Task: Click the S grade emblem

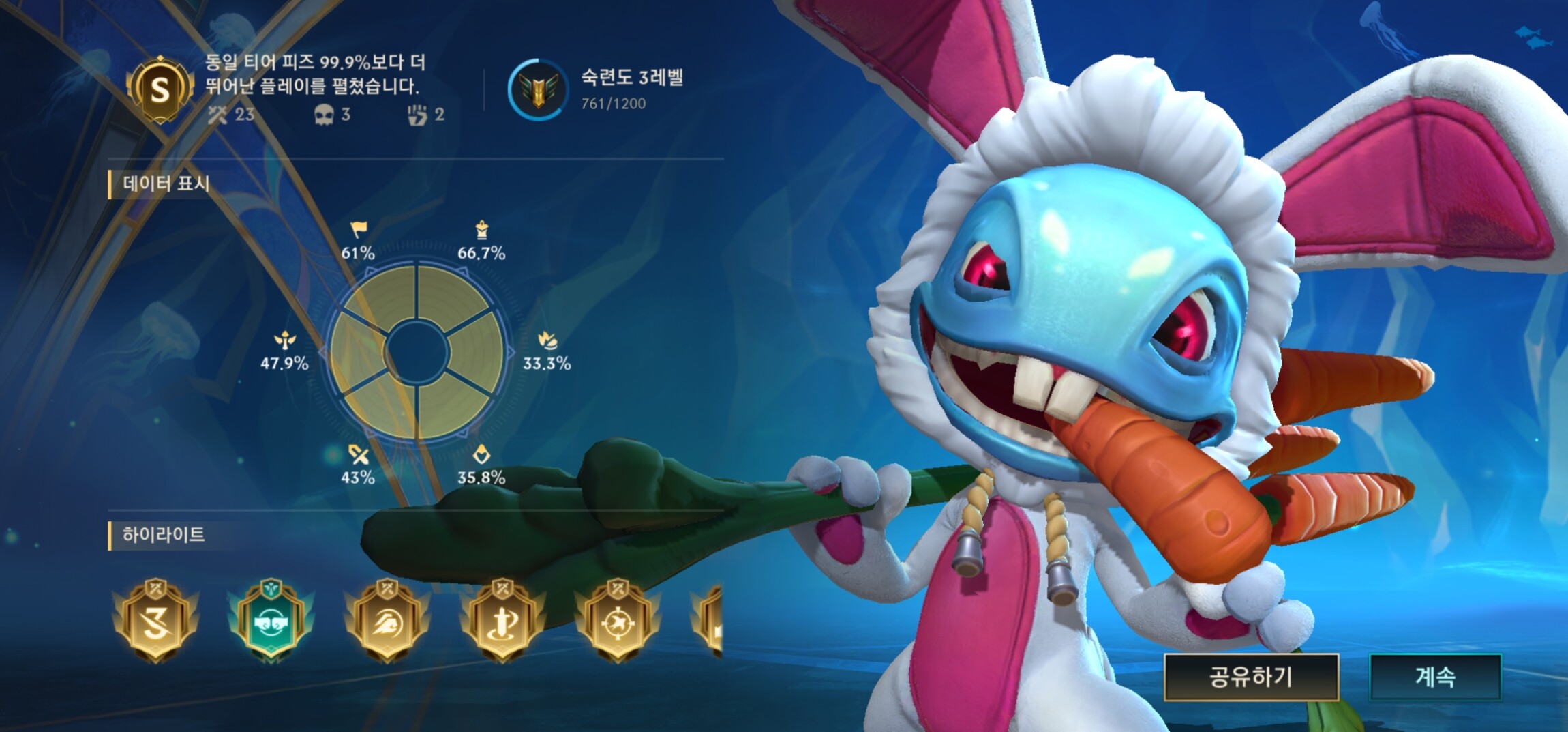Action: [160, 89]
